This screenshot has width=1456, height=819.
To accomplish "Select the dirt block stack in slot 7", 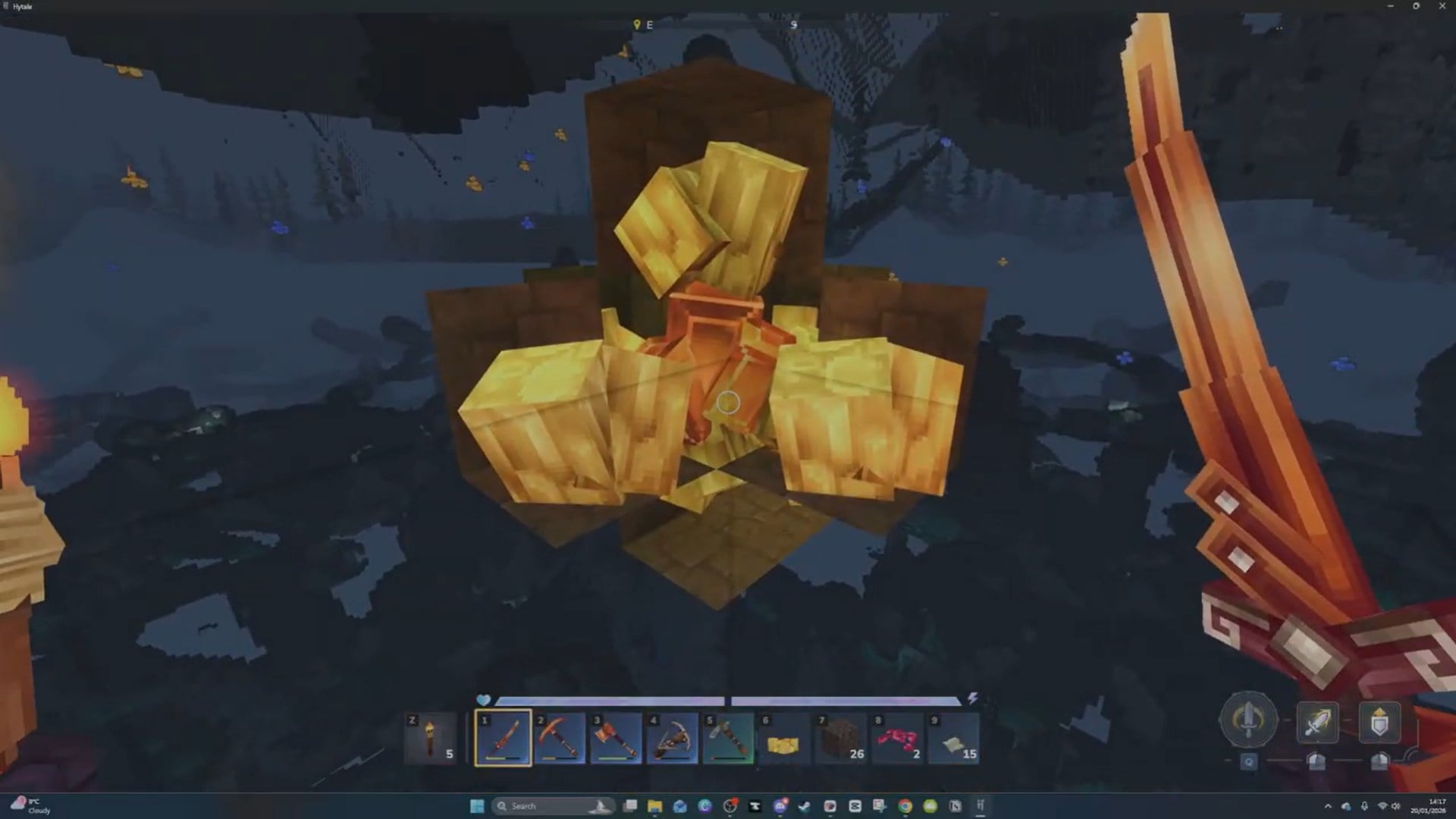I will pos(839,739).
